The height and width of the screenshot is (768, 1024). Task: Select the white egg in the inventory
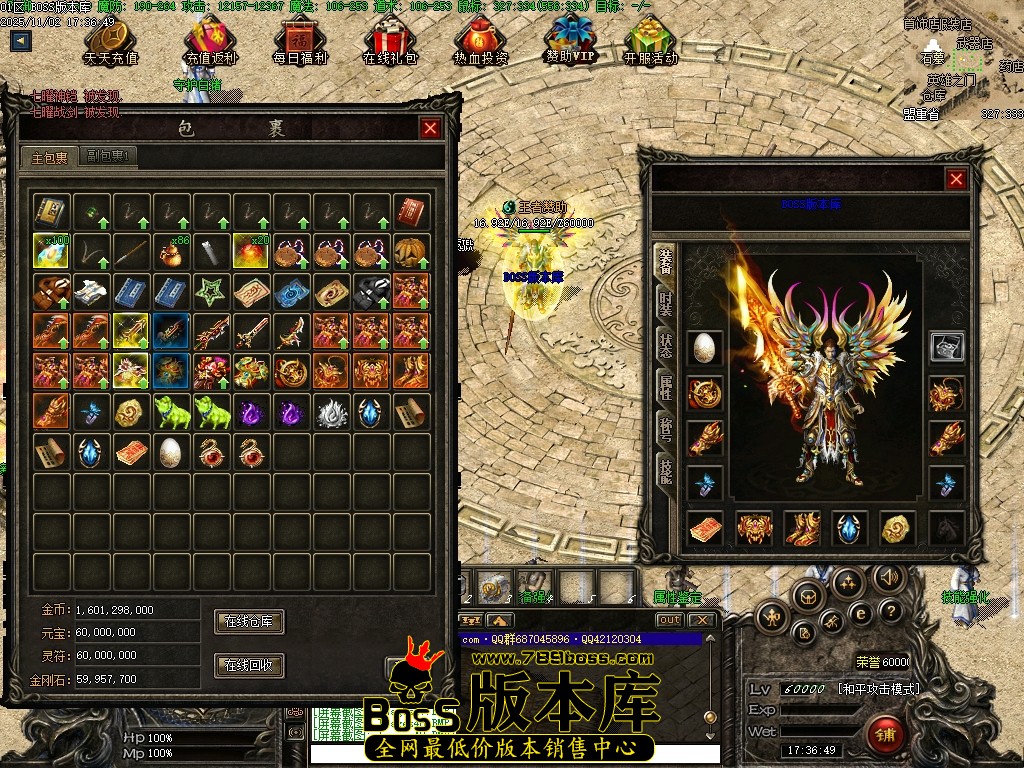171,451
